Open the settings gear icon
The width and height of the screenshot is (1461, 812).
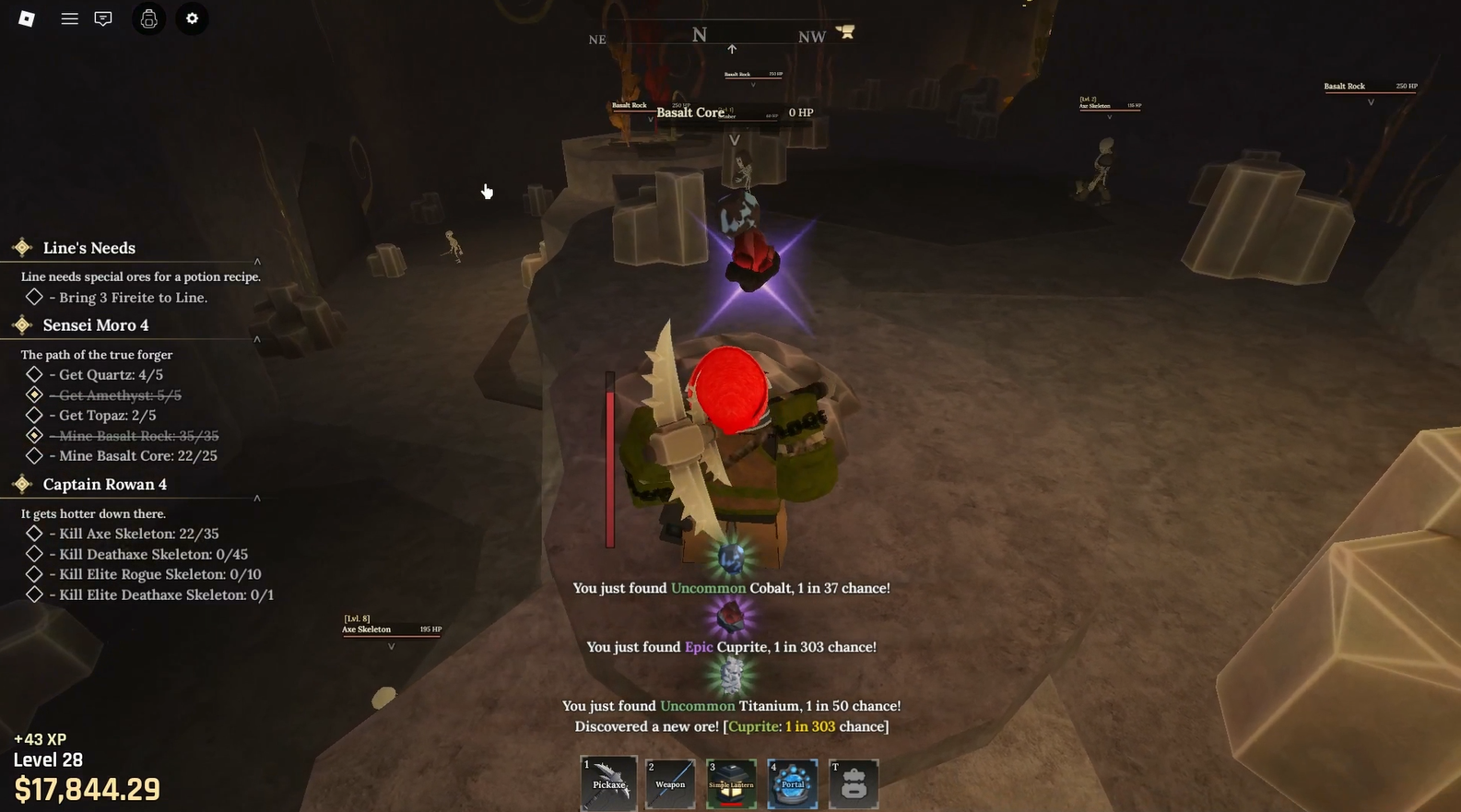tap(192, 18)
